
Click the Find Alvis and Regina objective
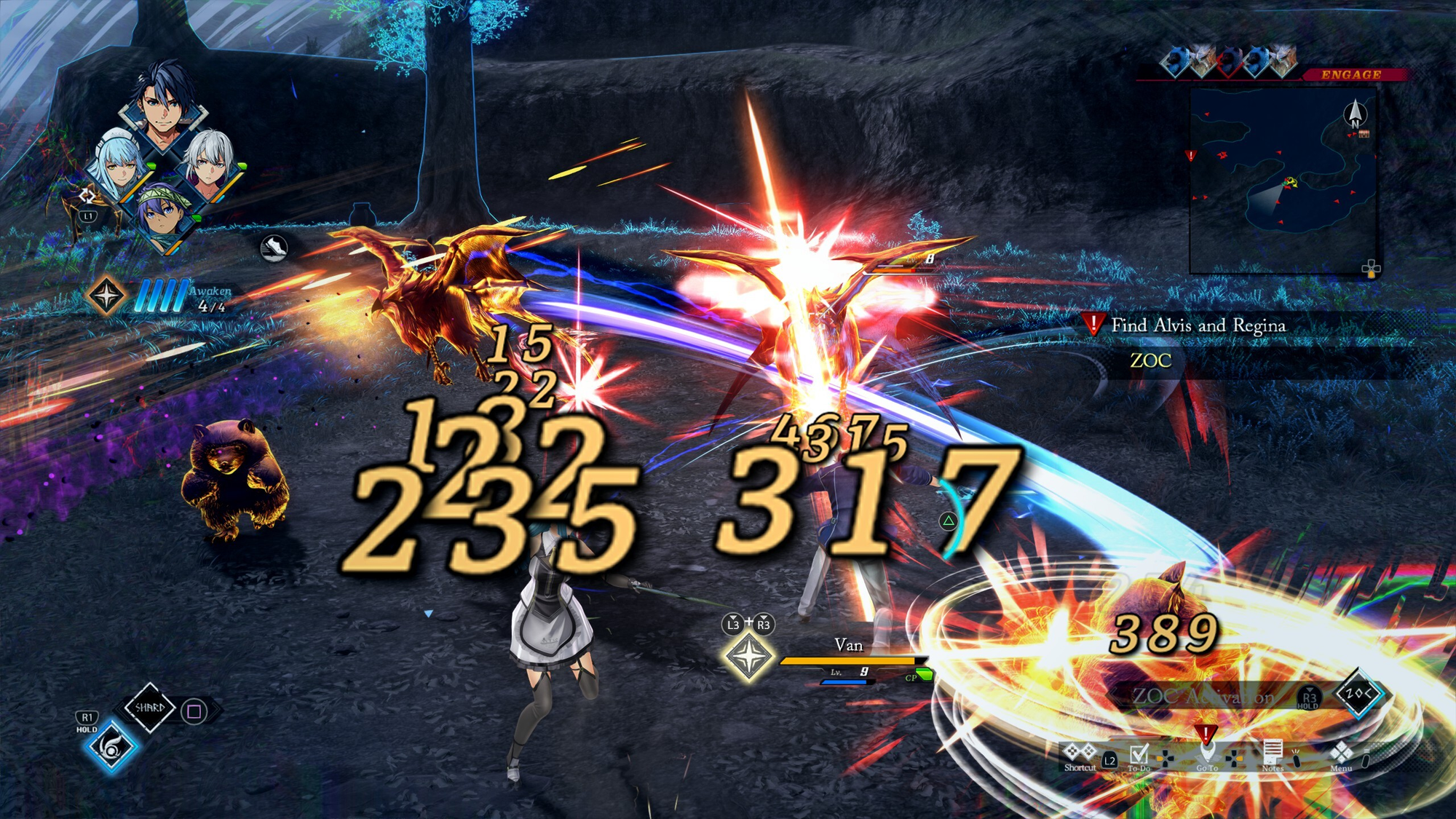(x=1198, y=325)
